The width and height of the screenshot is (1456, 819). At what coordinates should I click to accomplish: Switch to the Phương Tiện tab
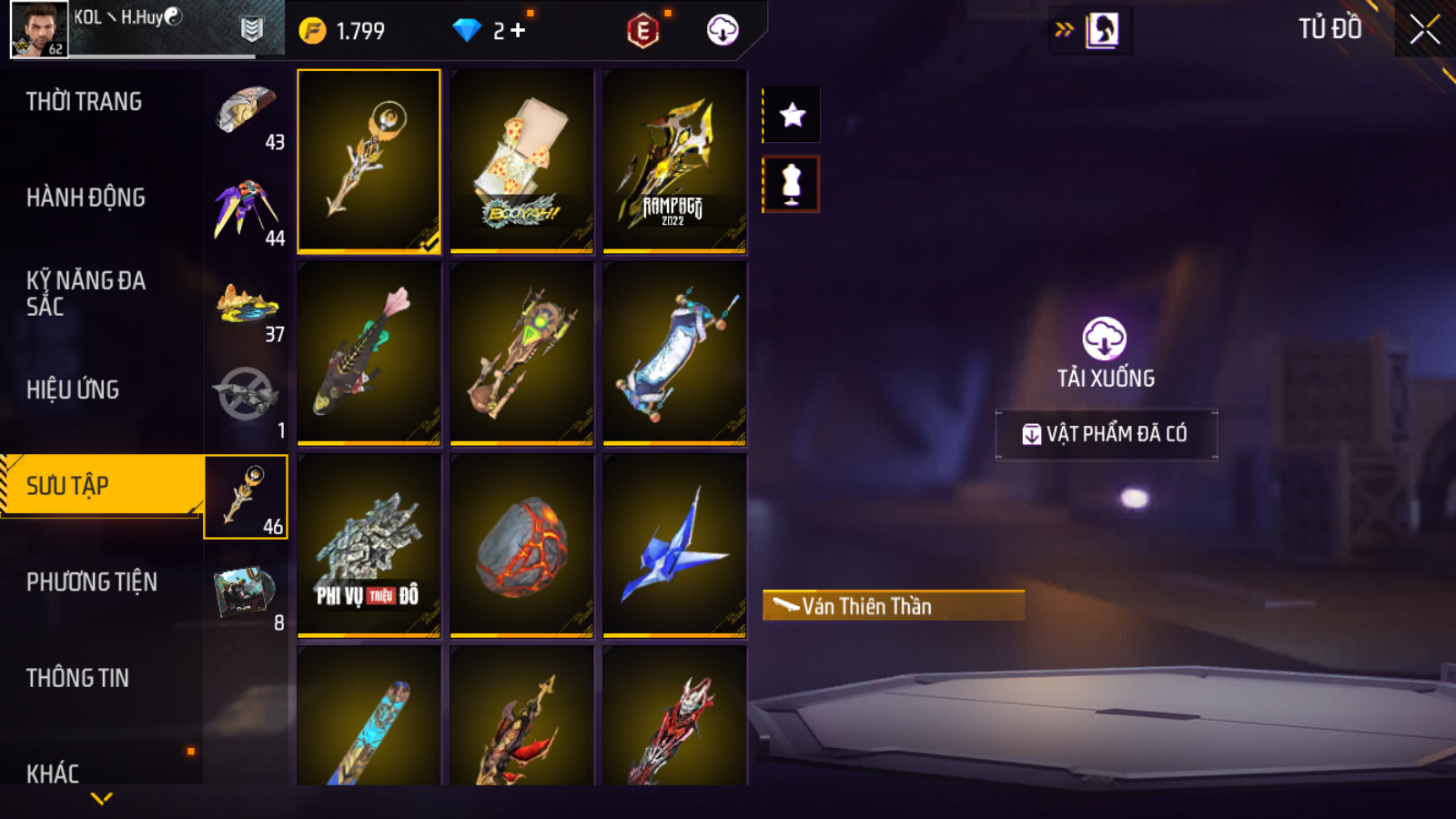click(91, 582)
